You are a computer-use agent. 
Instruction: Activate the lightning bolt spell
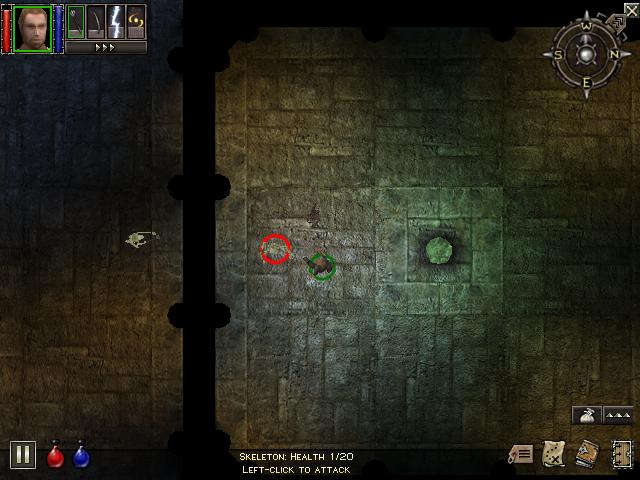pyautogui.click(x=116, y=21)
